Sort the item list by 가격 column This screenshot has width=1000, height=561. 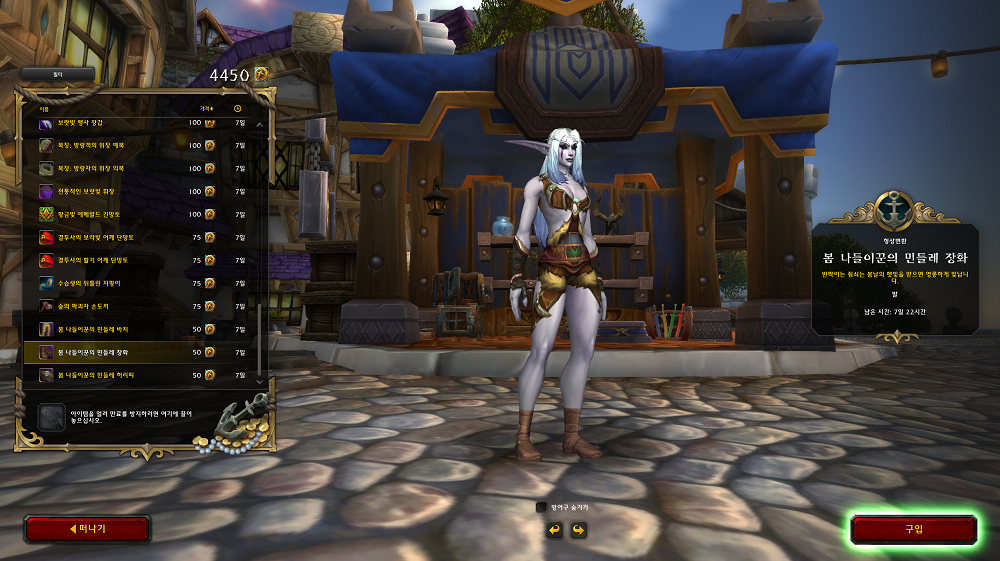207,108
